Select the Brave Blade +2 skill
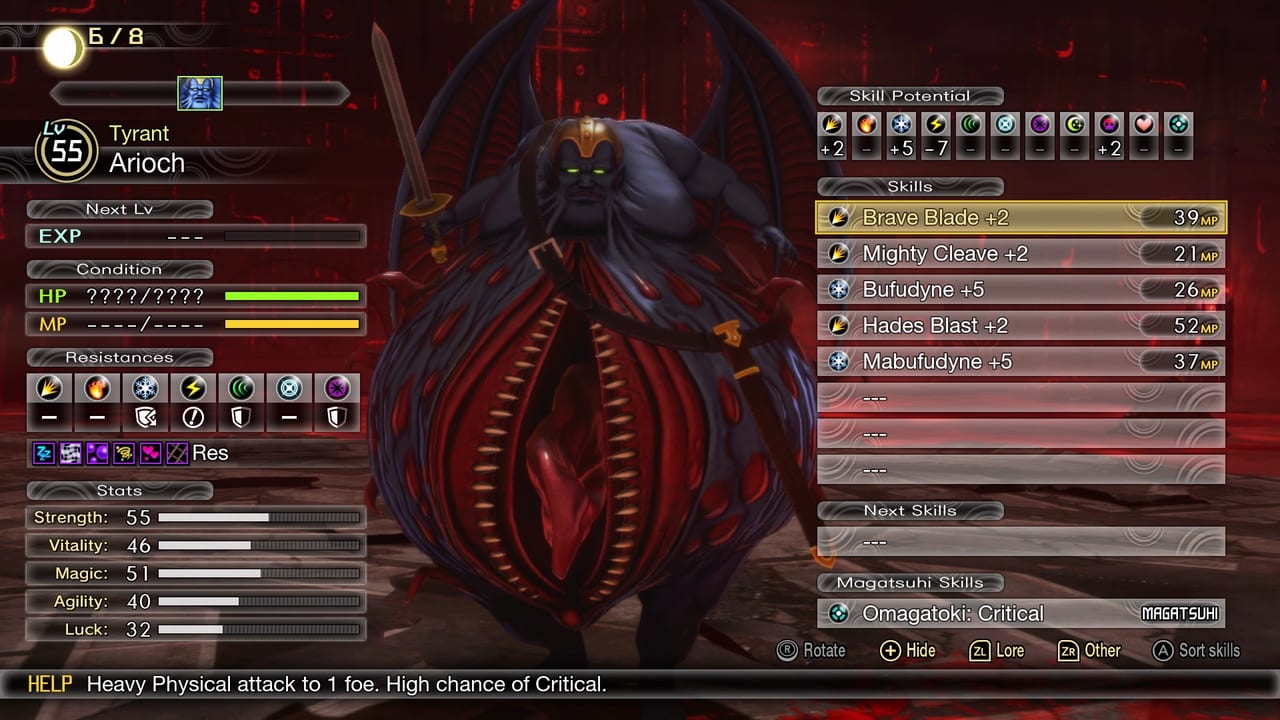Viewport: 1280px width, 720px height. [1020, 217]
